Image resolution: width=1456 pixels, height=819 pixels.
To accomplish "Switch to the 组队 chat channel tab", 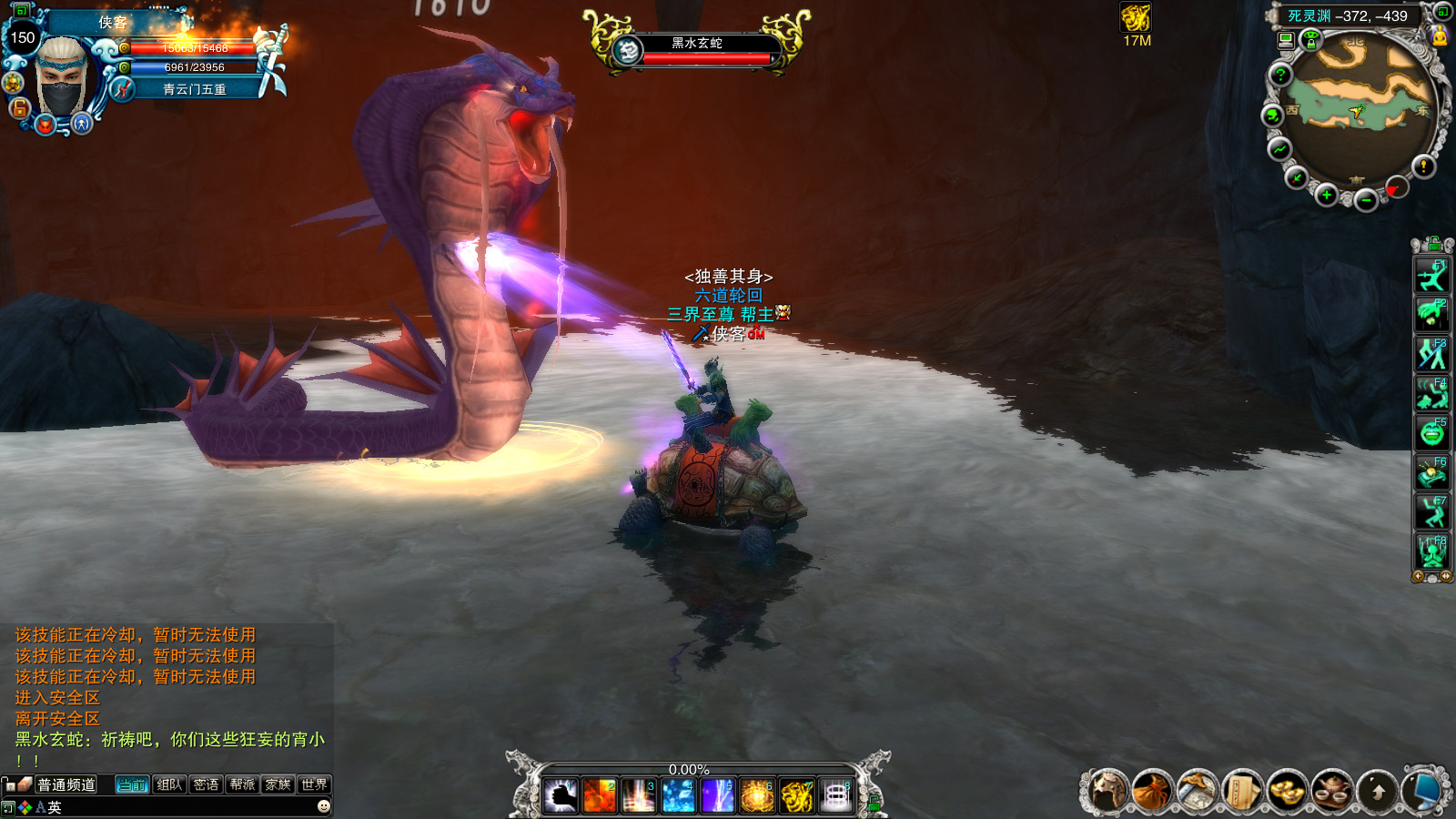I will (x=169, y=784).
